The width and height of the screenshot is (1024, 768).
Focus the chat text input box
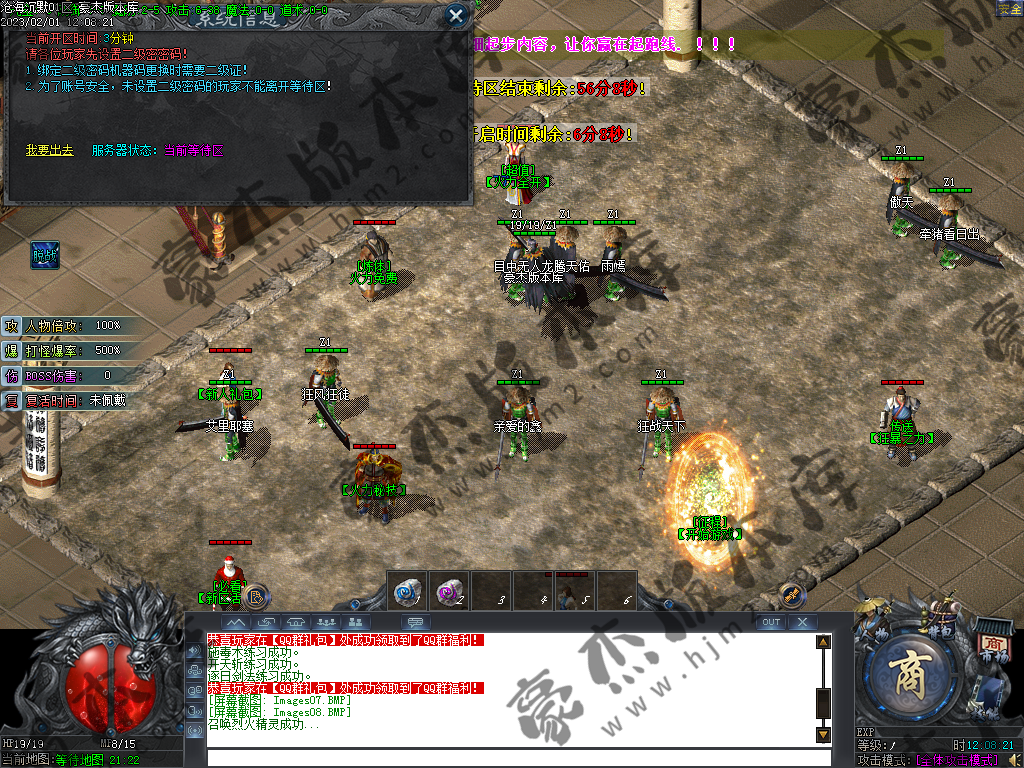tap(510, 757)
